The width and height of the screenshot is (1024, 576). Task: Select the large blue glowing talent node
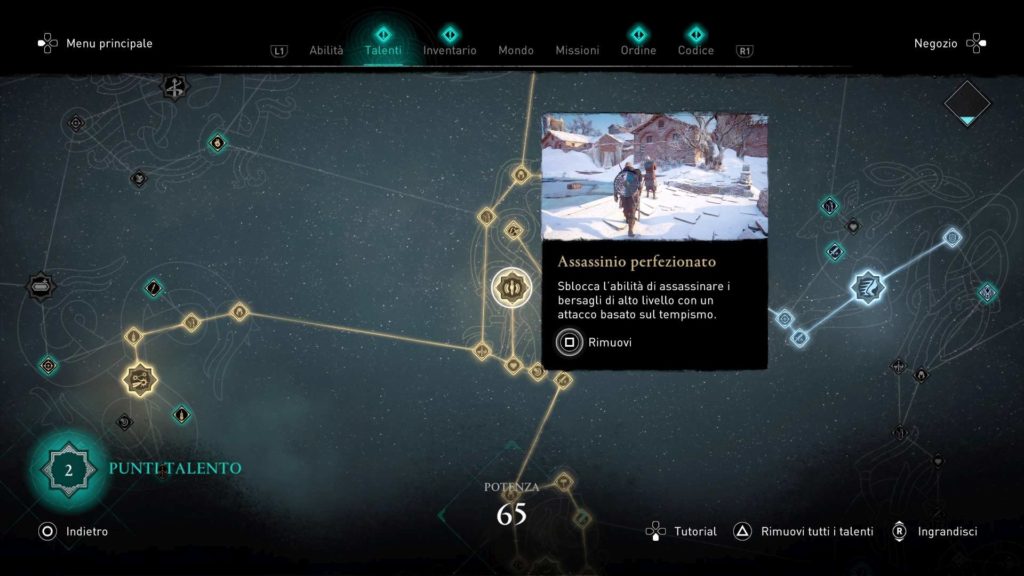pos(867,289)
